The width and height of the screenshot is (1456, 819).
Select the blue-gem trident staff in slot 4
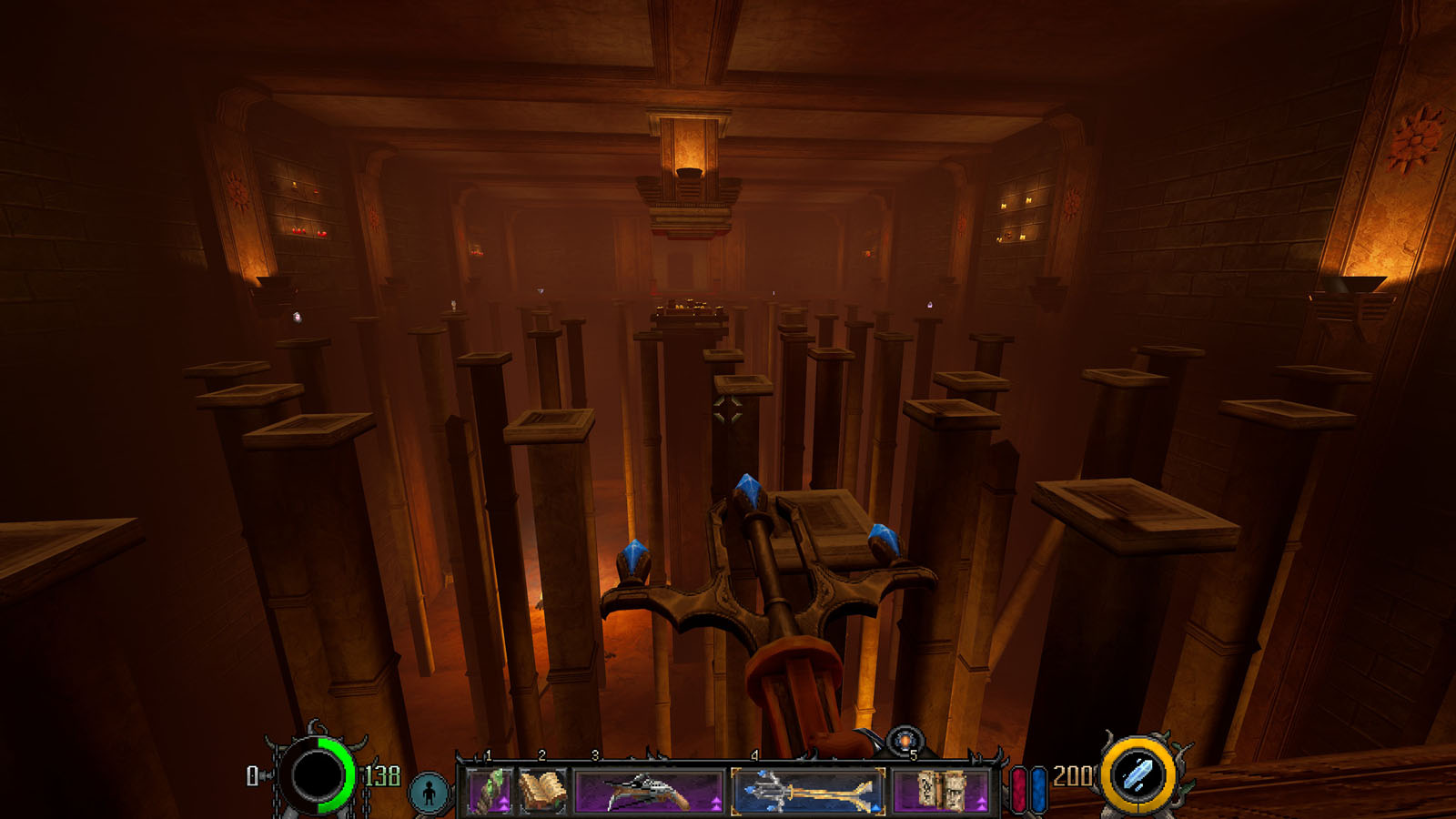click(807, 790)
